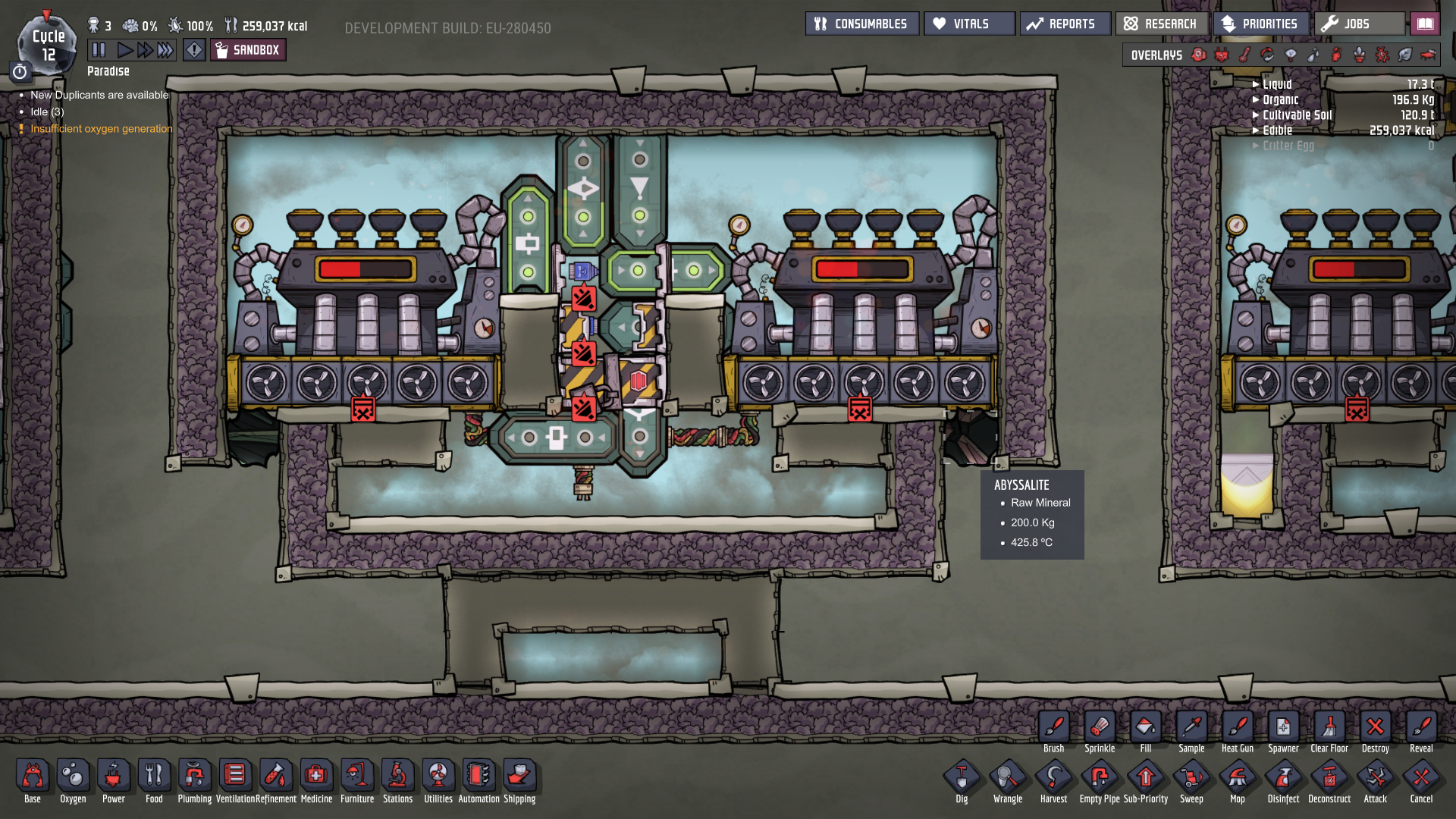Open the Vitals panel
Image resolution: width=1456 pixels, height=819 pixels.
(969, 24)
